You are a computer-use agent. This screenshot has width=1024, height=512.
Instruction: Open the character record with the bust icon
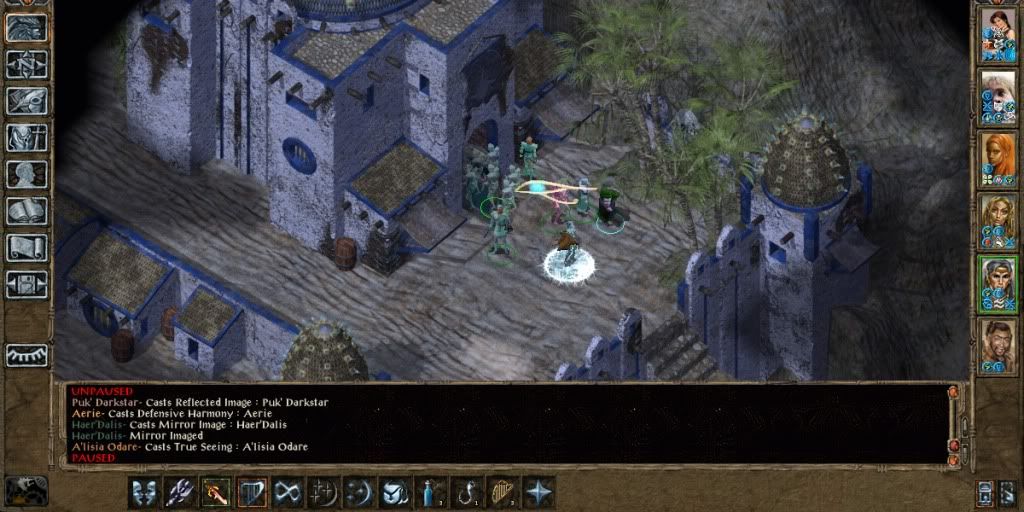(26, 174)
